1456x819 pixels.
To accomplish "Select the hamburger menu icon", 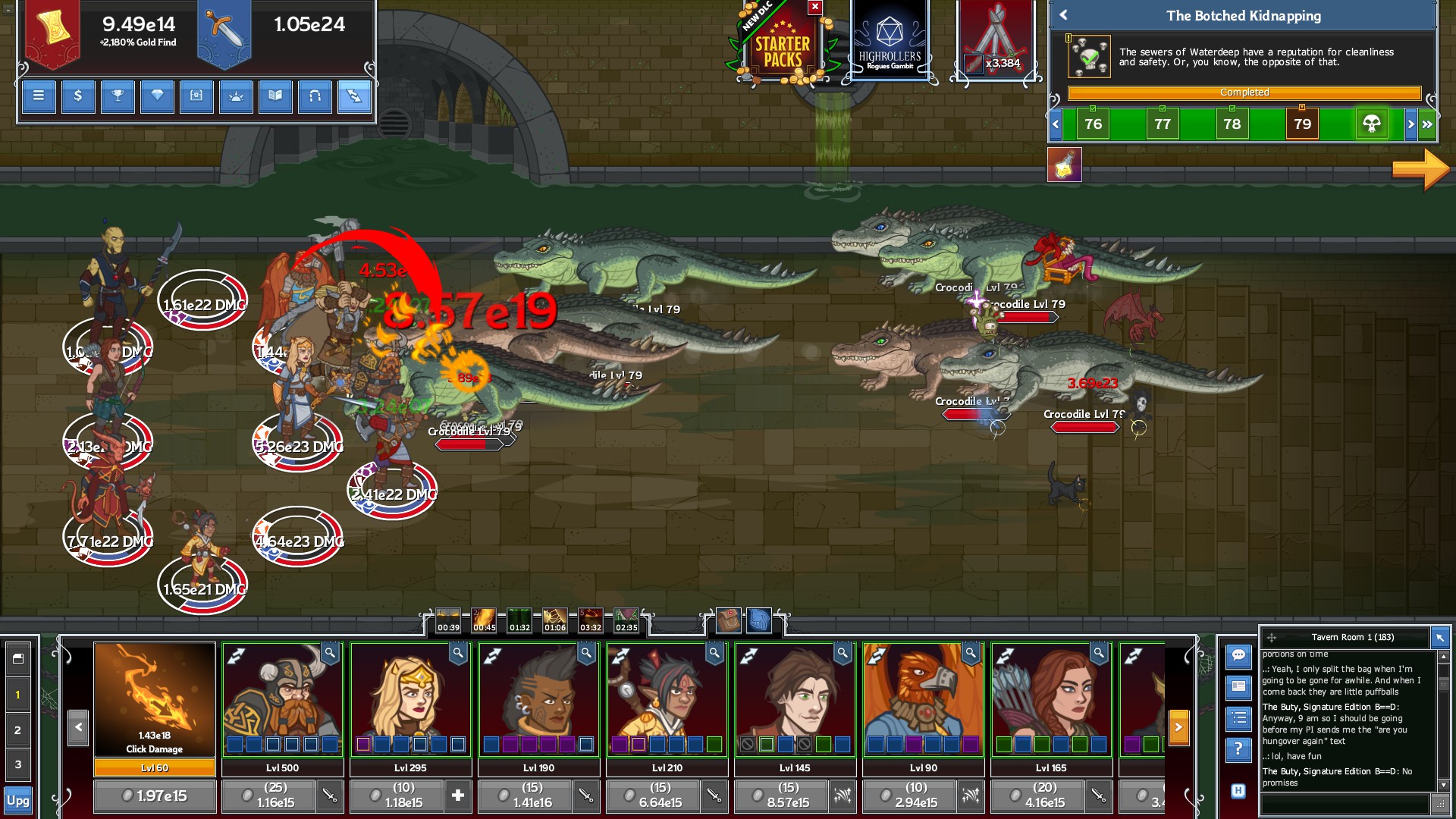I will pos(38,97).
